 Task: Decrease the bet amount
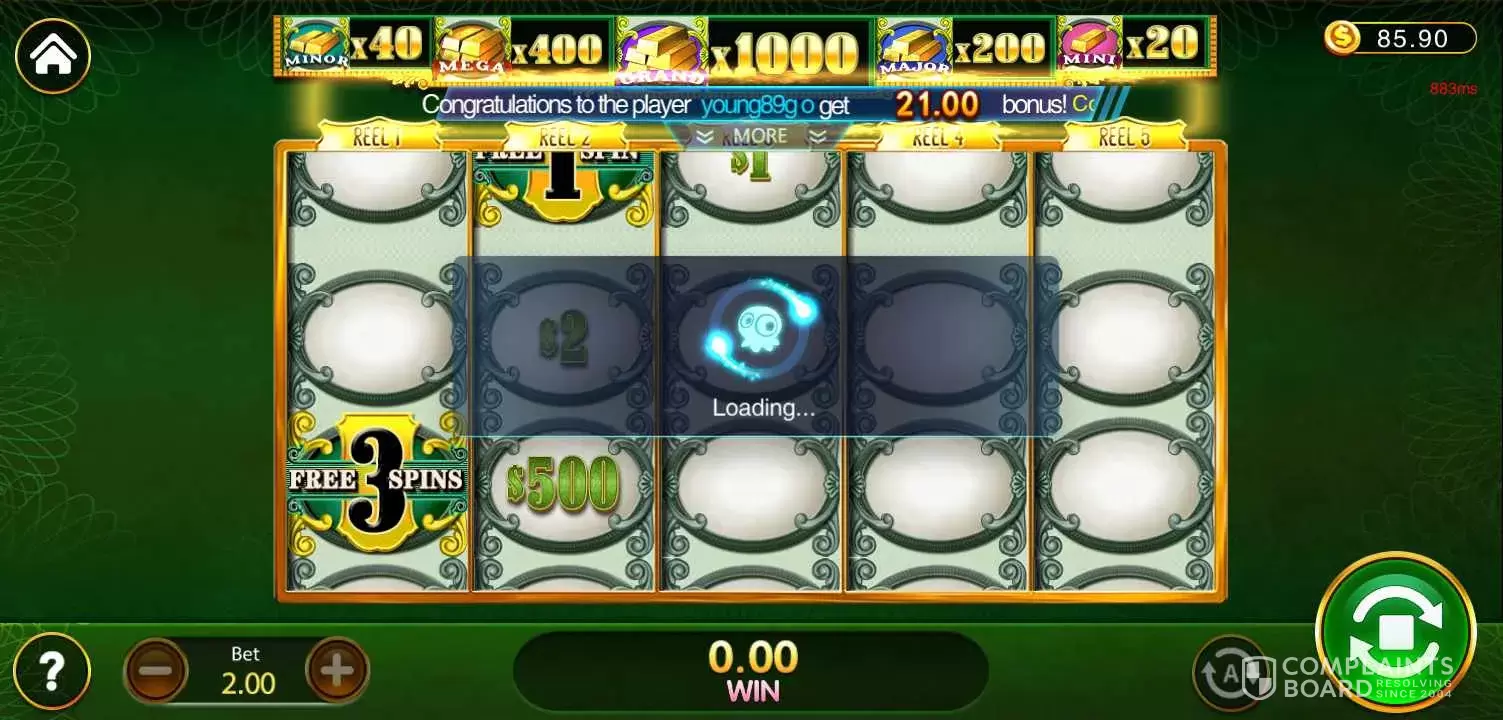tap(156, 671)
